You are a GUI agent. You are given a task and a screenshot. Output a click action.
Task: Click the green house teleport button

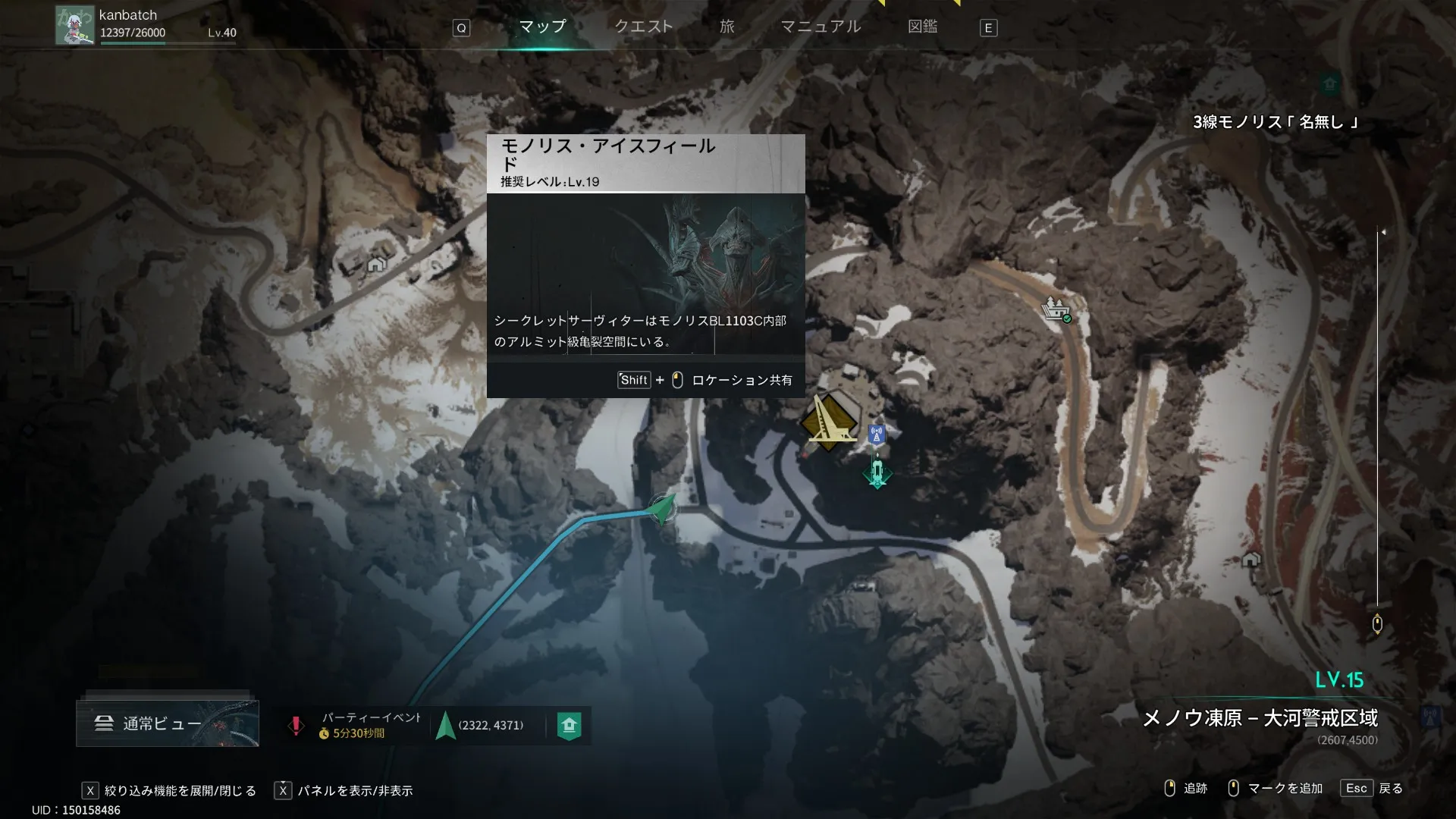click(x=569, y=726)
